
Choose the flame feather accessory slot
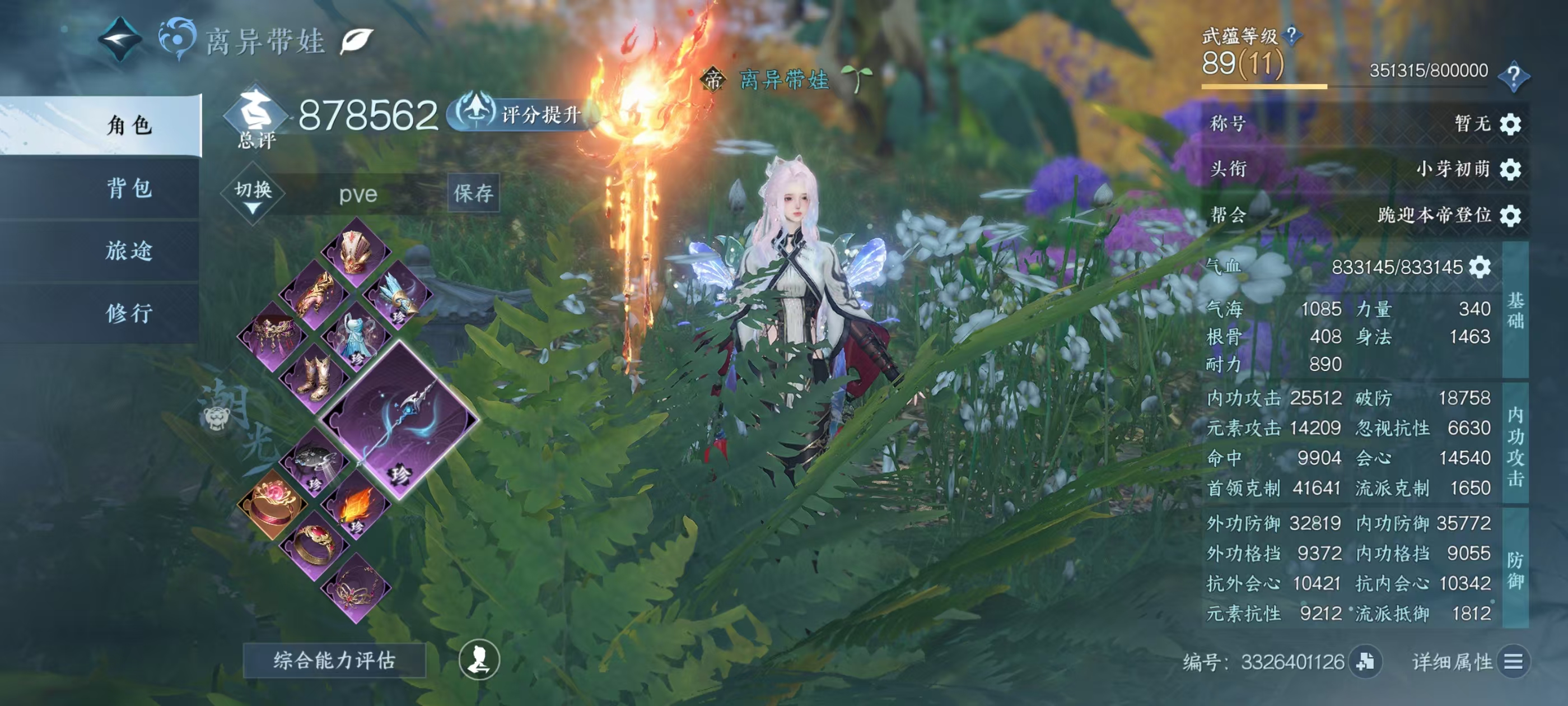[x=356, y=505]
